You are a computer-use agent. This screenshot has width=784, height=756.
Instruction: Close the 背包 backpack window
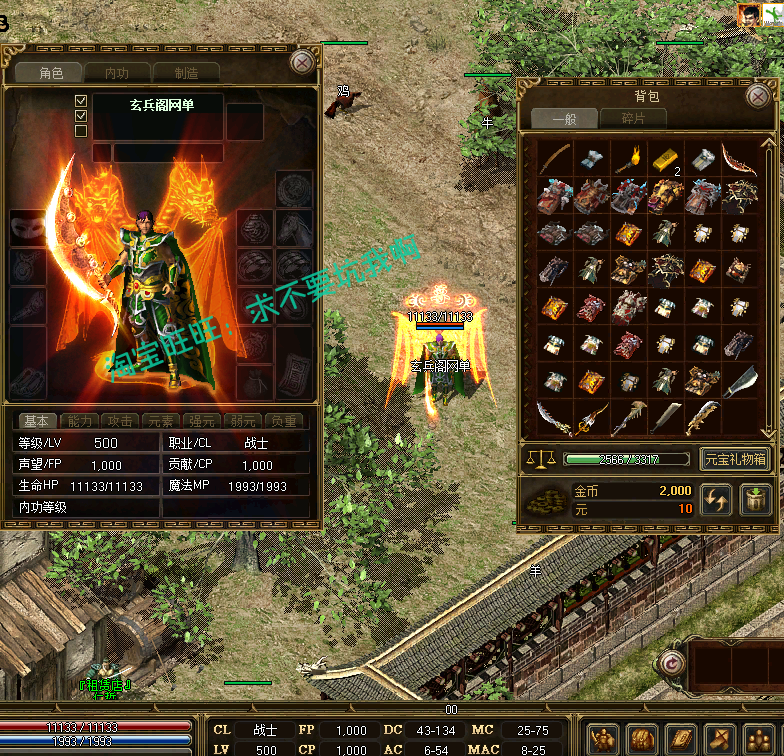click(758, 96)
